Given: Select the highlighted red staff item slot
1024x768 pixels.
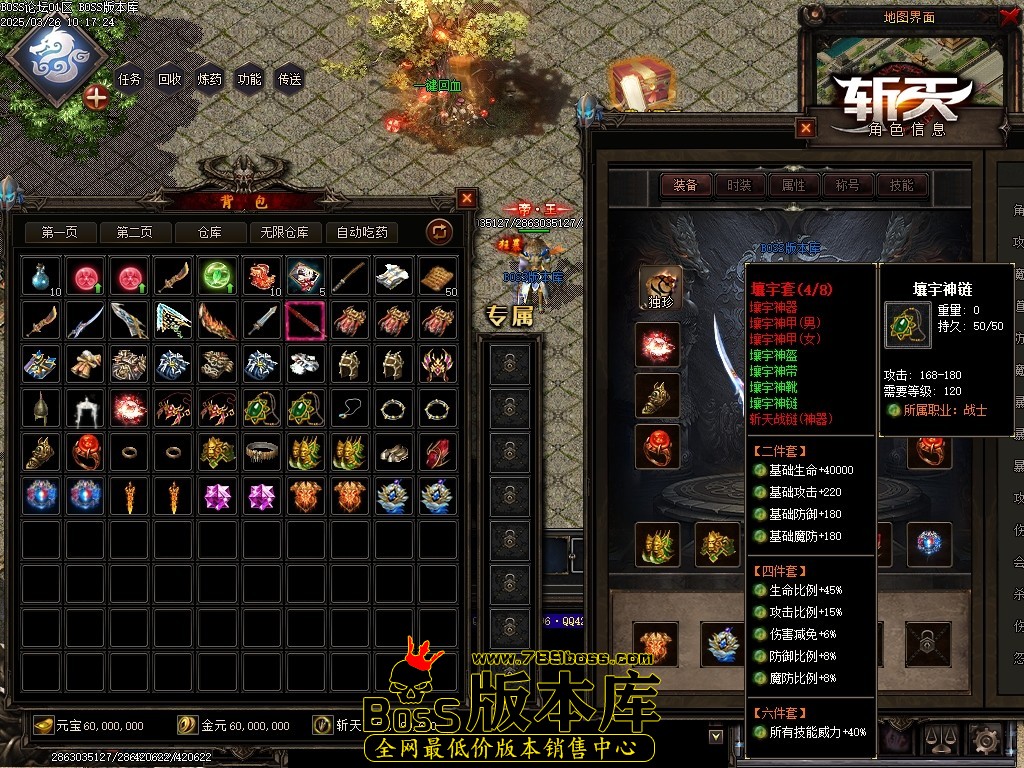Looking at the screenshot, I should tap(305, 320).
